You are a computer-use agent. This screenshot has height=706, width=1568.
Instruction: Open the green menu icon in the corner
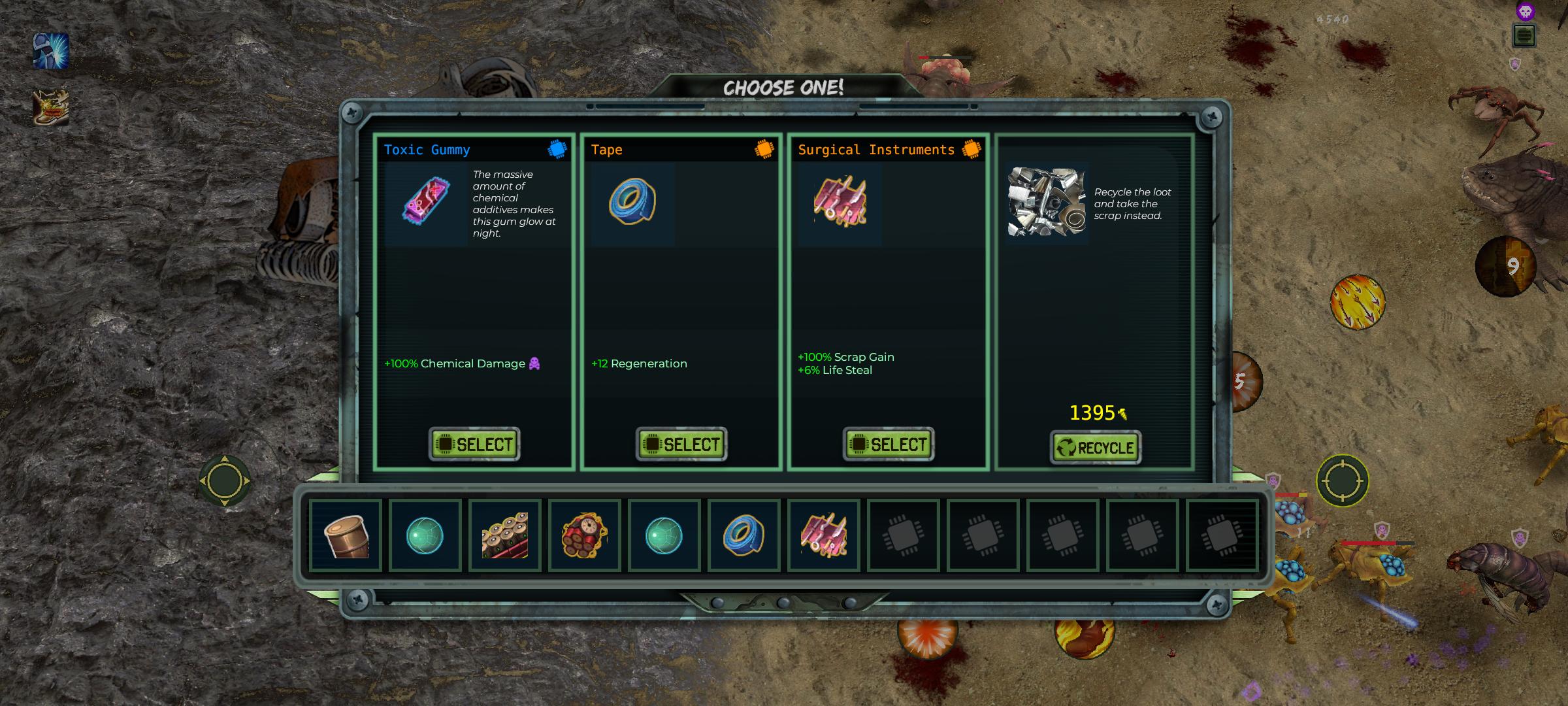[1524, 36]
